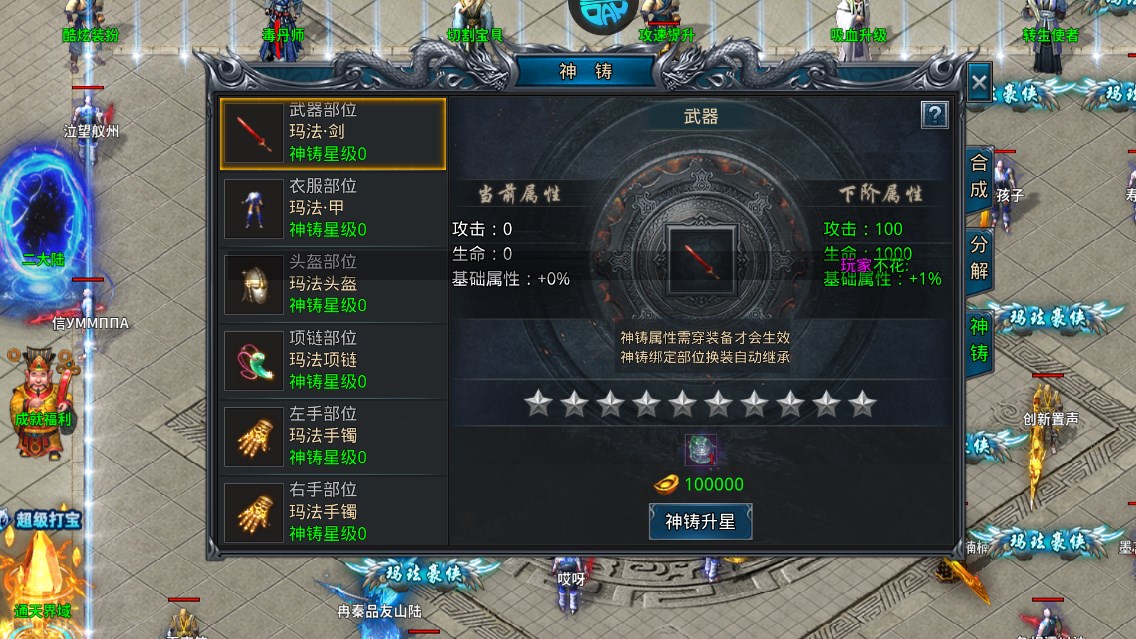Close the 神铸 window

(979, 83)
